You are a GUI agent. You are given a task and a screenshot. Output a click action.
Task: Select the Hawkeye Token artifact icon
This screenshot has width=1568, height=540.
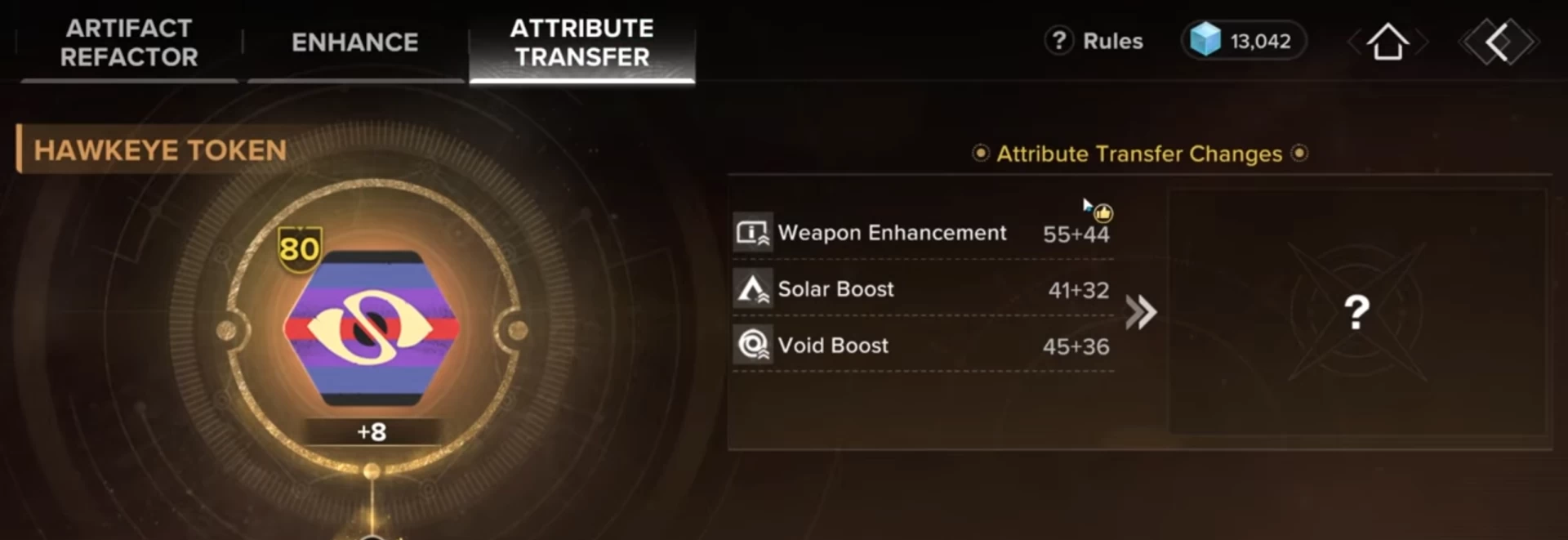pyautogui.click(x=372, y=328)
